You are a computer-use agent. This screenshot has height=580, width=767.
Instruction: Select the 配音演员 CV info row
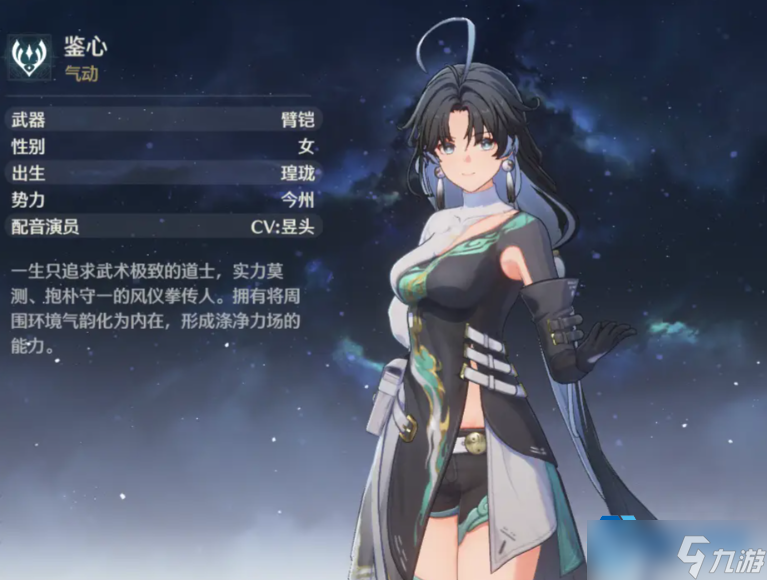162,226
